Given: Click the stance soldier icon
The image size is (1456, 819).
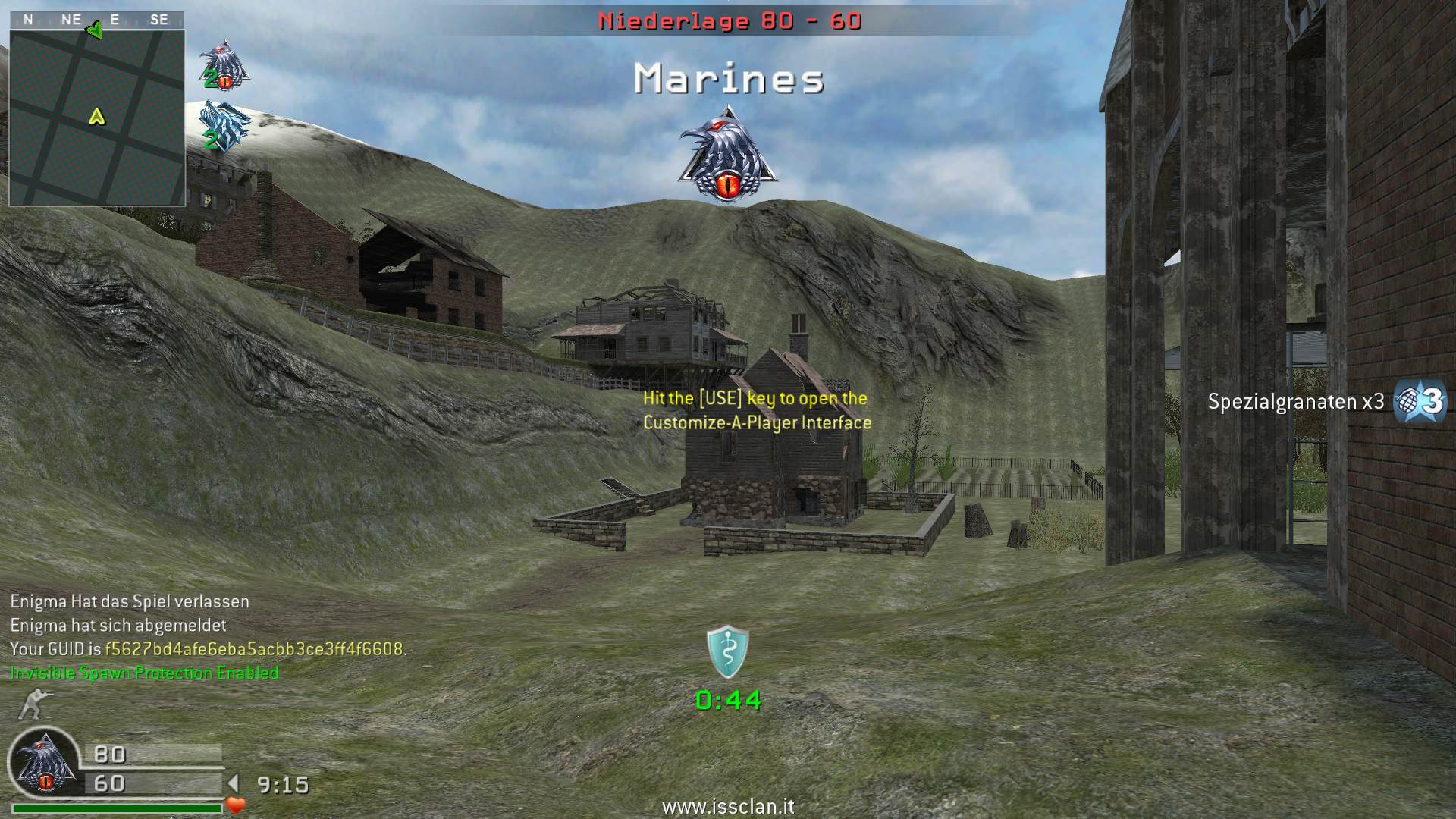Looking at the screenshot, I should point(30,703).
